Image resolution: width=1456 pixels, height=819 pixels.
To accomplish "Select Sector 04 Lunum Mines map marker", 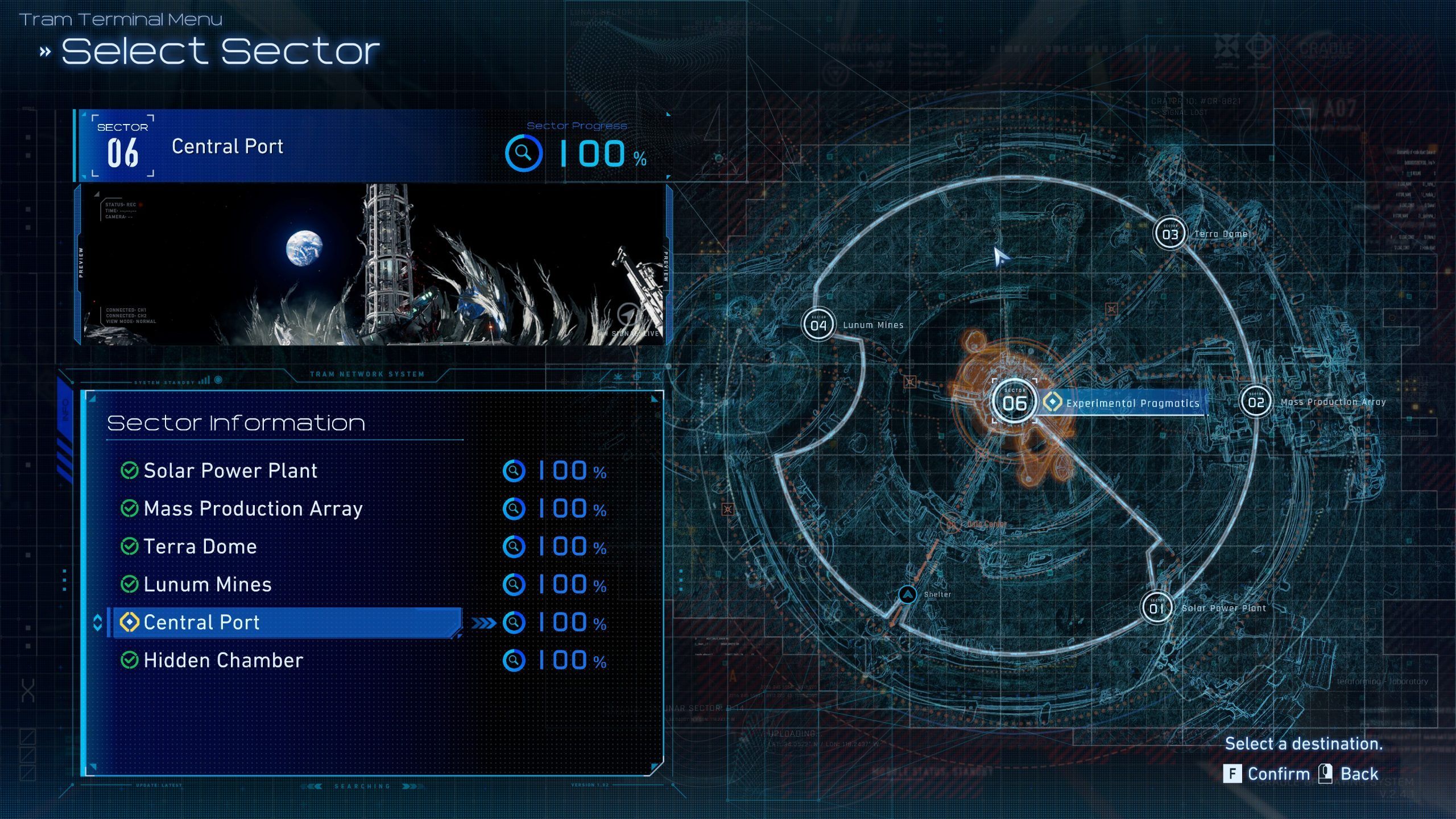I will [818, 325].
